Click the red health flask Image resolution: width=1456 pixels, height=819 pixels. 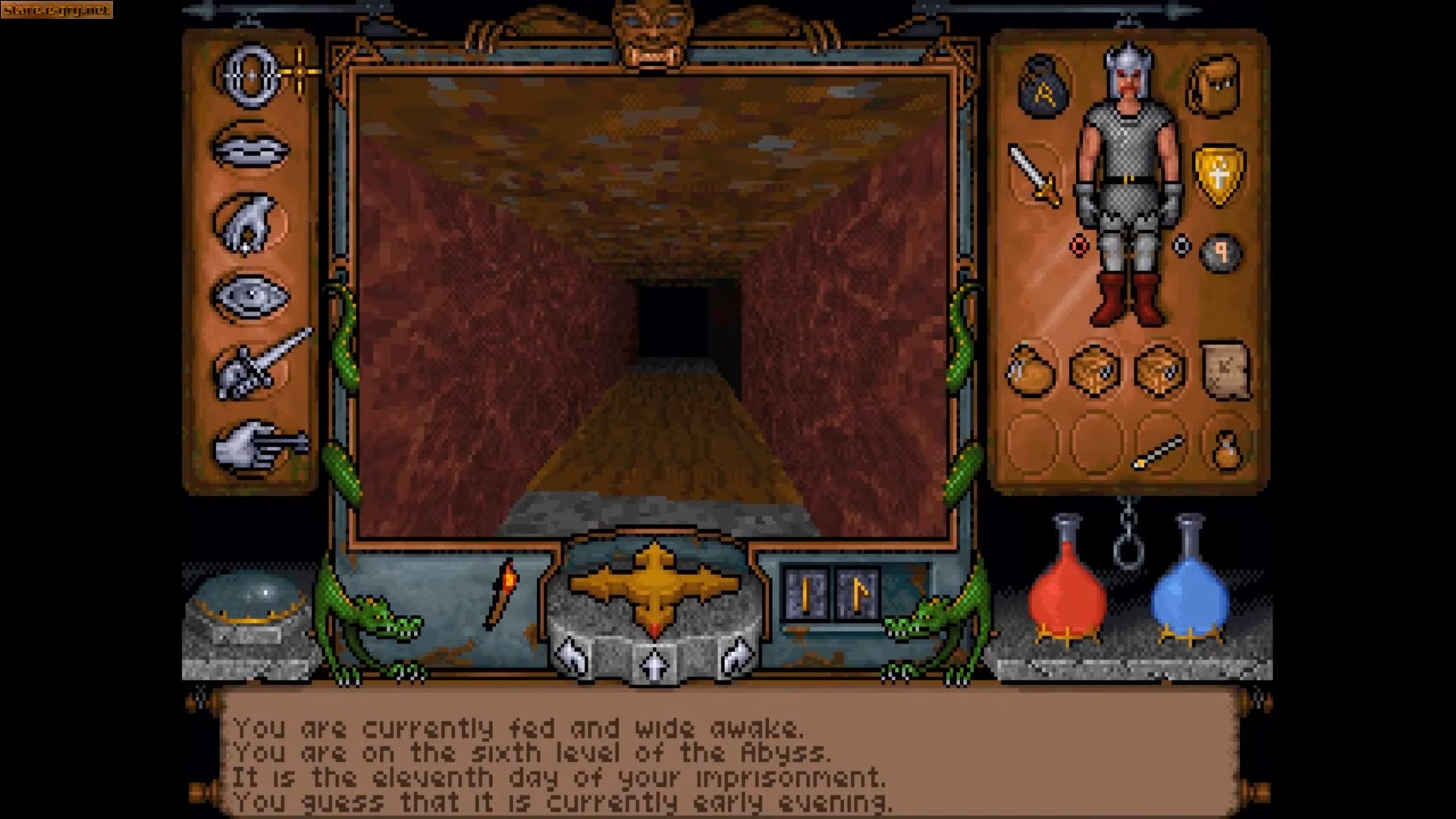pos(1069,599)
